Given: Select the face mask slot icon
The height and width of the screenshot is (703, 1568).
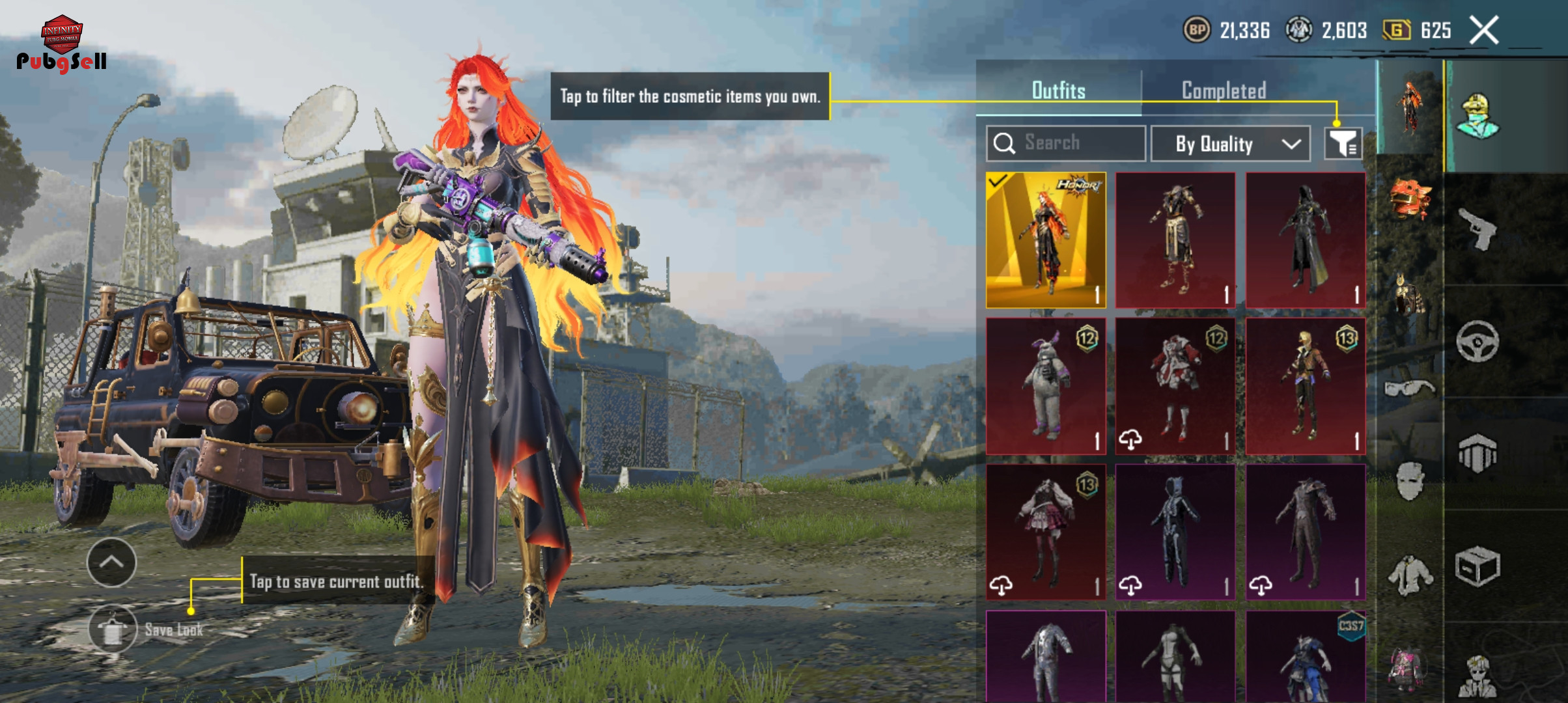Looking at the screenshot, I should pos(1409,482).
